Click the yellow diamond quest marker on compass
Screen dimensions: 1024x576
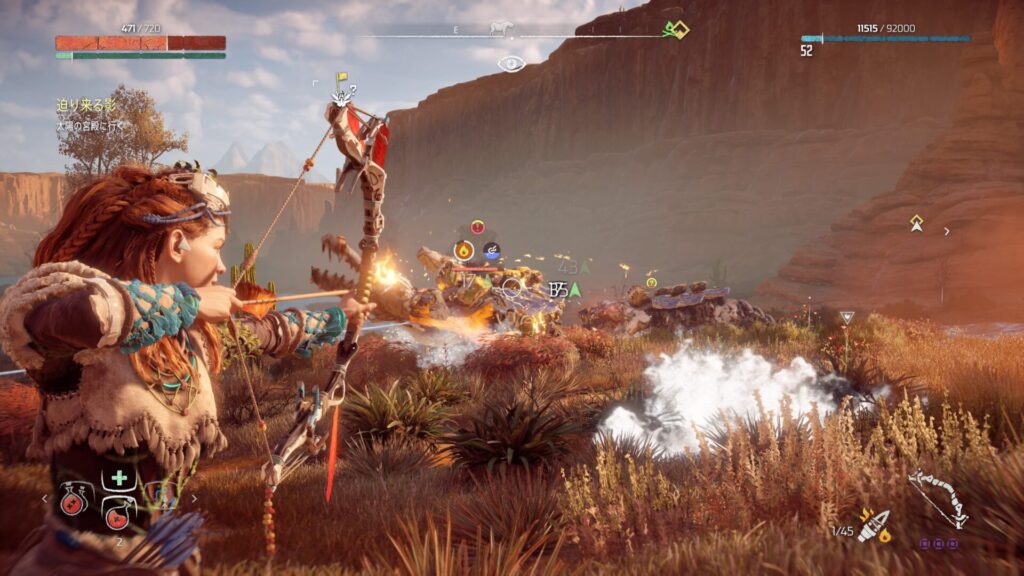pyautogui.click(x=679, y=29)
